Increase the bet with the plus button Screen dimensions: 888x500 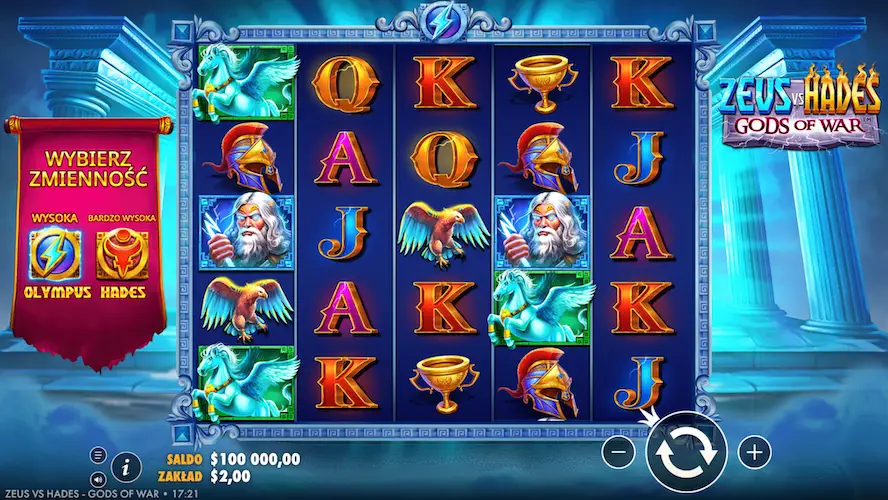click(755, 452)
